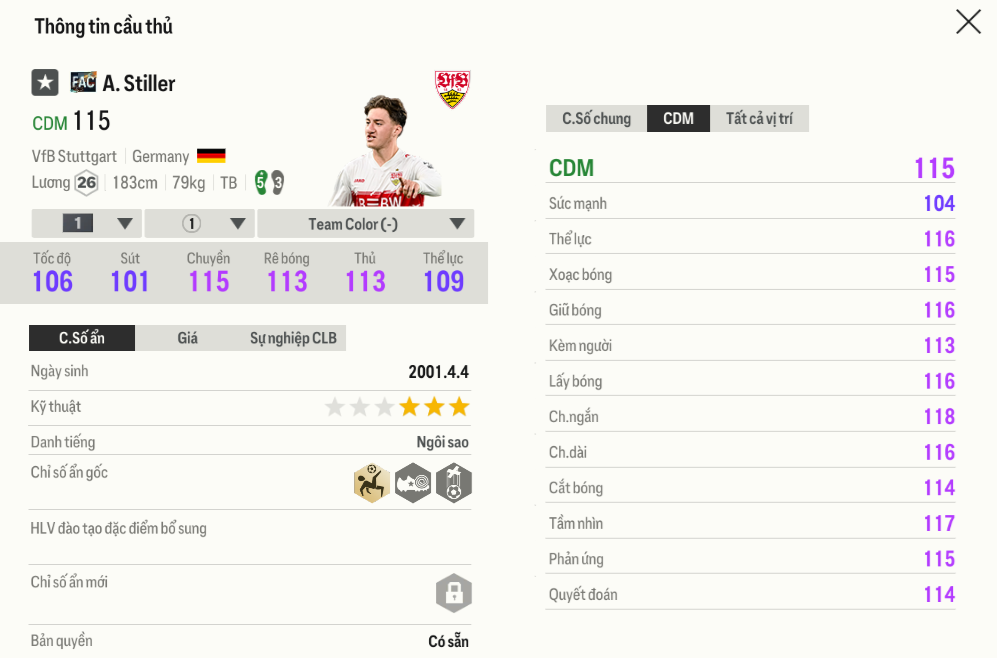Open the Sự nghiệp CLB tab
997x658 pixels.
(x=293, y=338)
